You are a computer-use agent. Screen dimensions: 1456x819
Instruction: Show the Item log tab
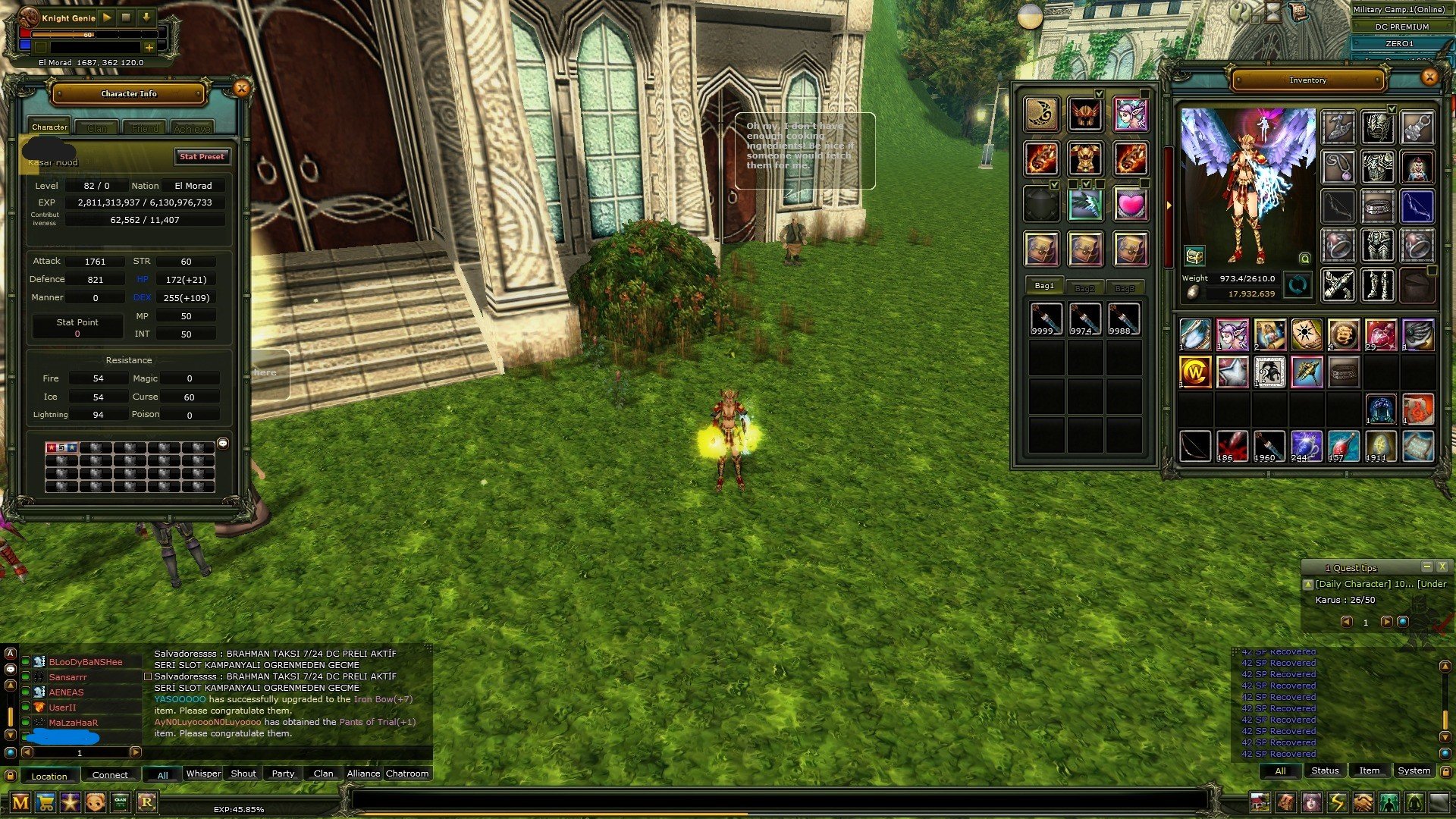pyautogui.click(x=1369, y=771)
